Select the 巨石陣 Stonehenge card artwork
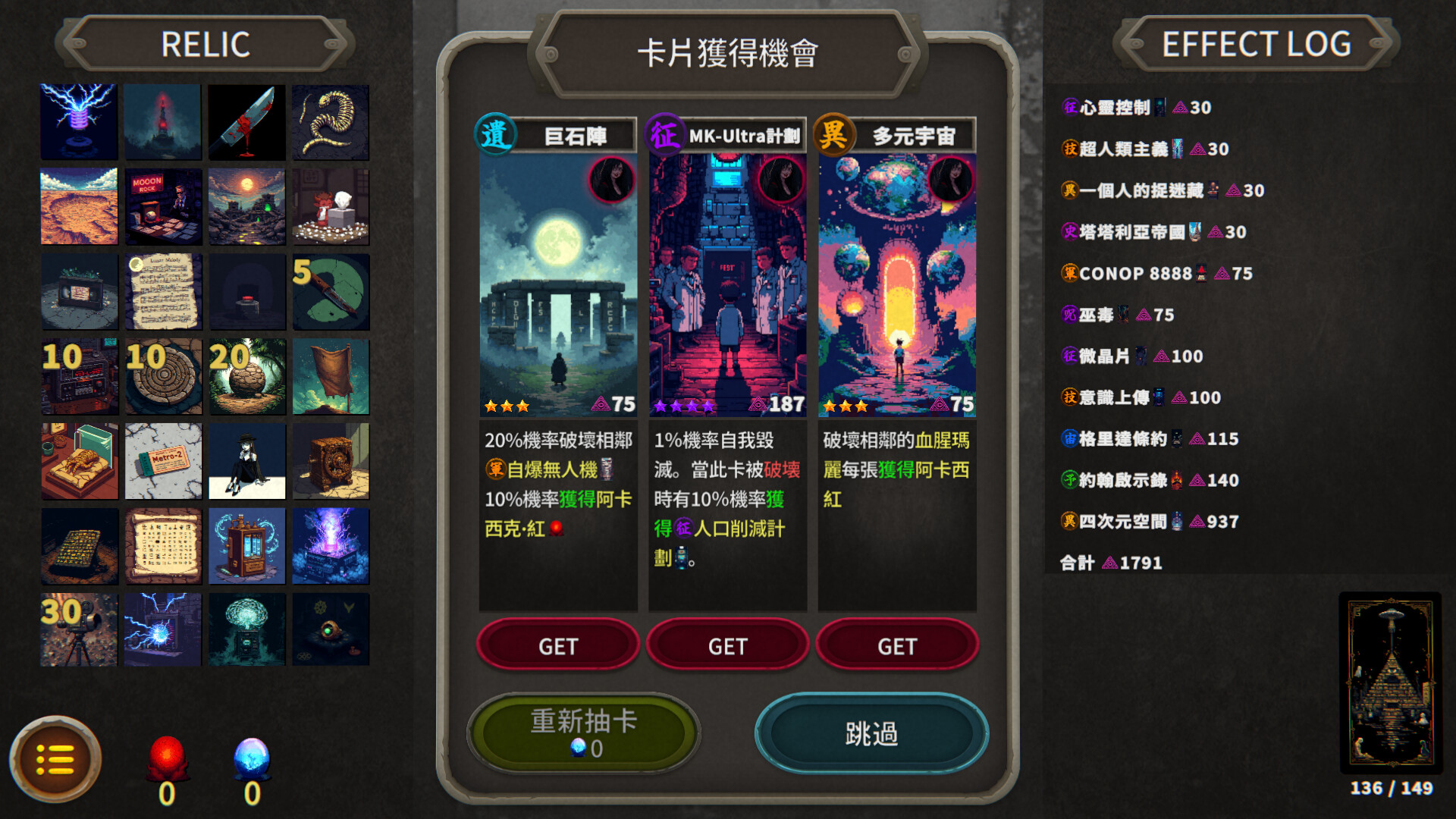This screenshot has height=819, width=1456. (x=558, y=284)
